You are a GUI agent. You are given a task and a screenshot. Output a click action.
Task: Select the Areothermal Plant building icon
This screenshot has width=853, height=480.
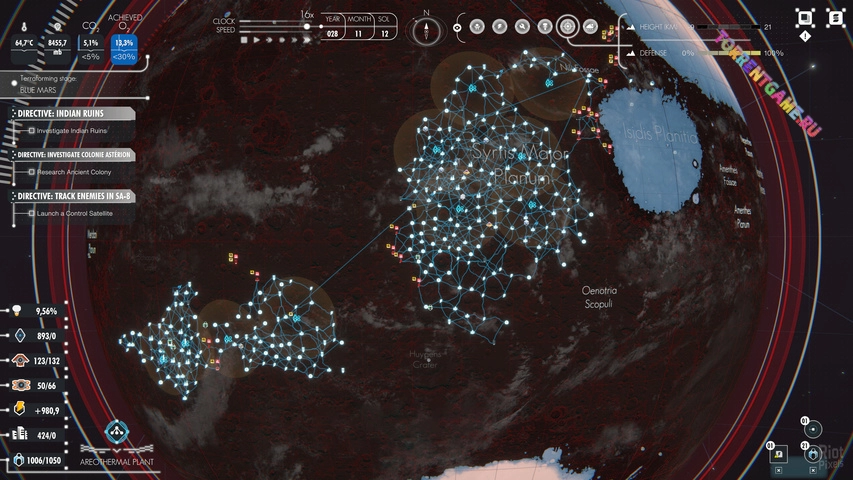point(118,433)
